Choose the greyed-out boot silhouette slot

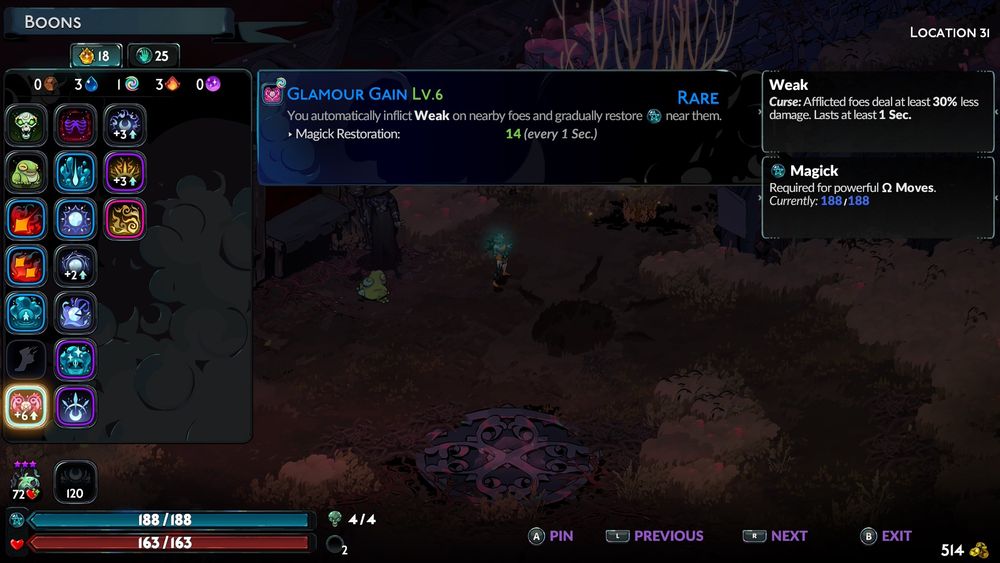pyautogui.click(x=27, y=359)
